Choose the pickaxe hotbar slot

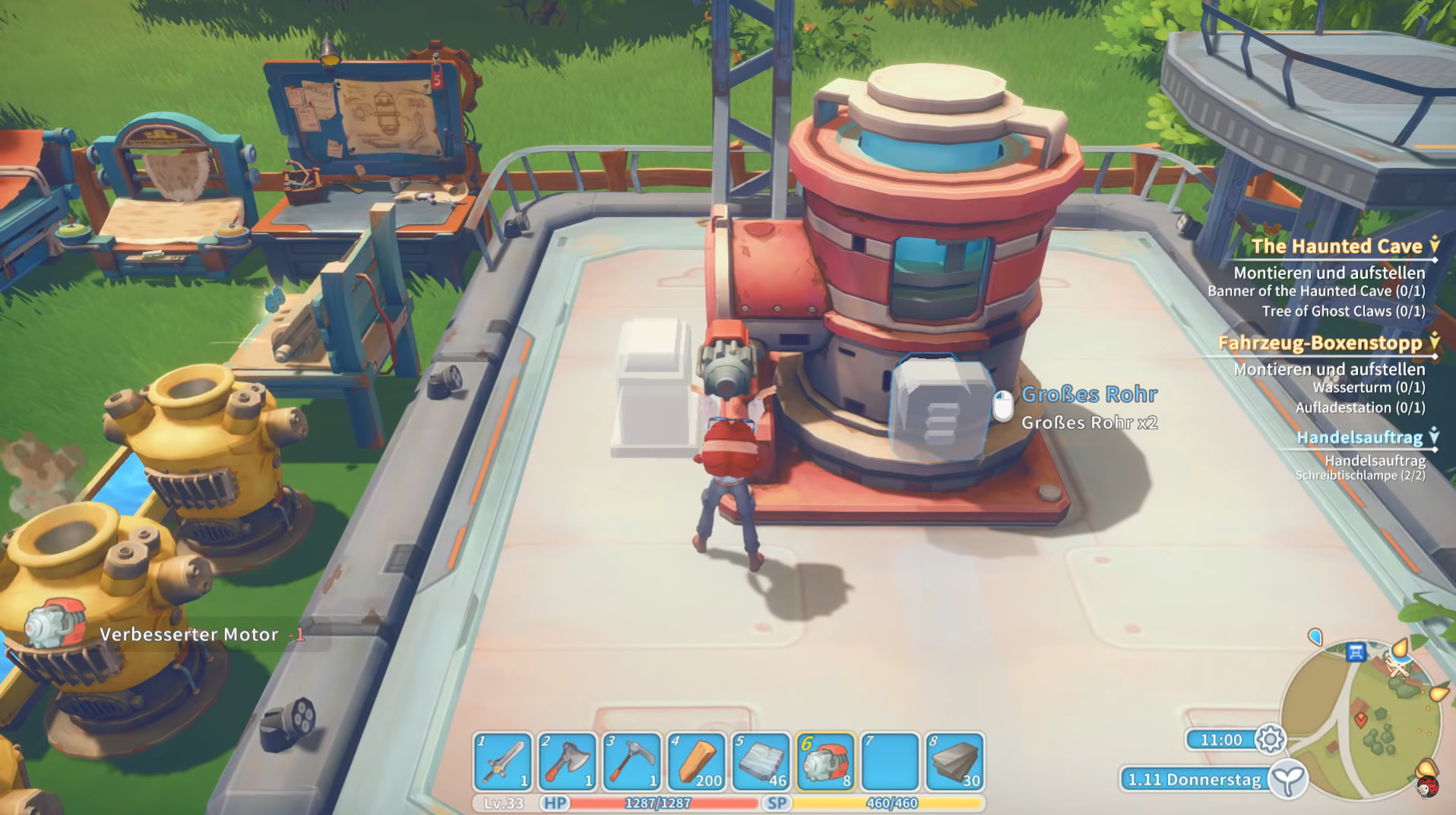click(x=631, y=762)
